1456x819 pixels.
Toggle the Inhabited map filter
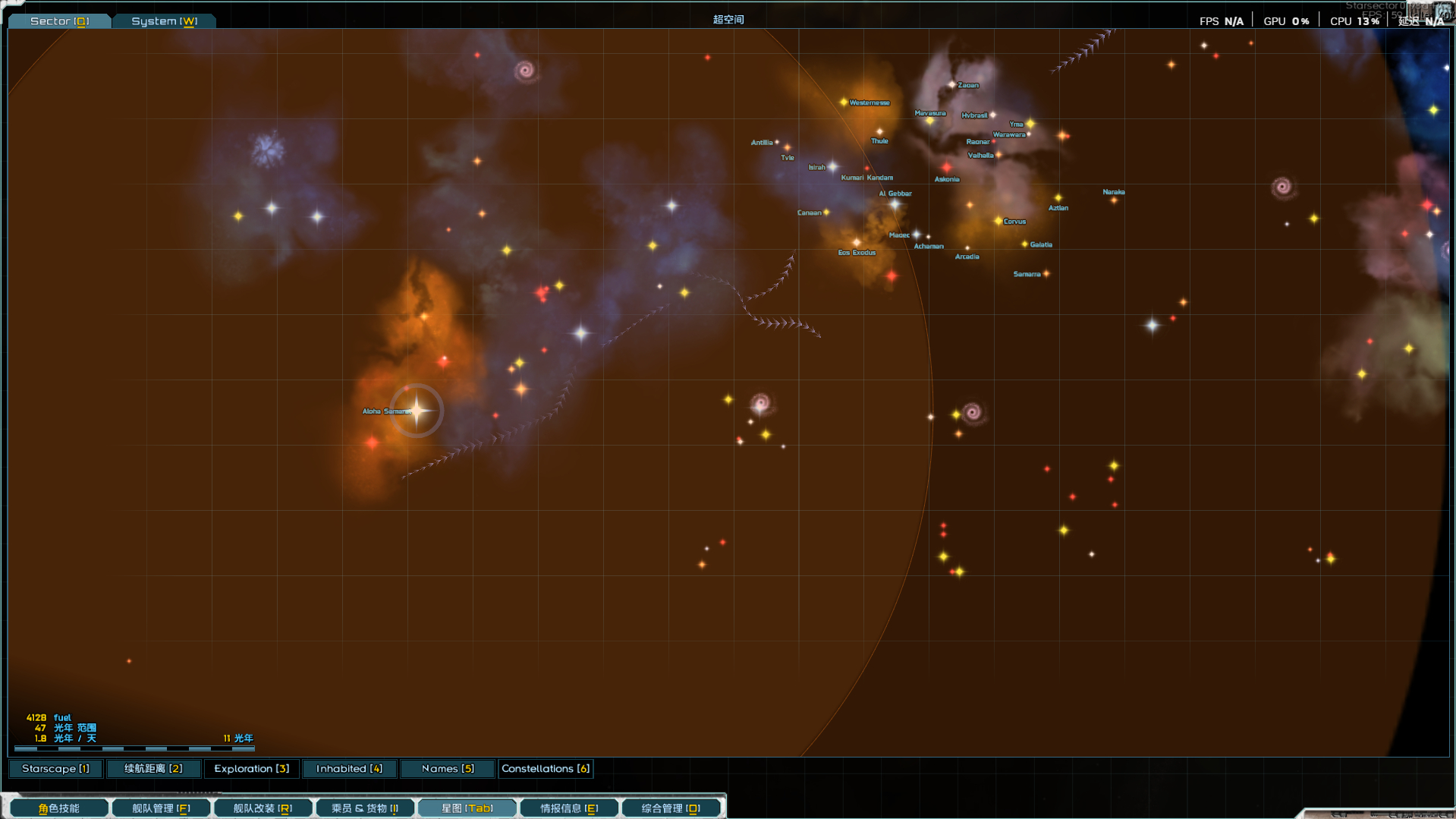click(349, 769)
